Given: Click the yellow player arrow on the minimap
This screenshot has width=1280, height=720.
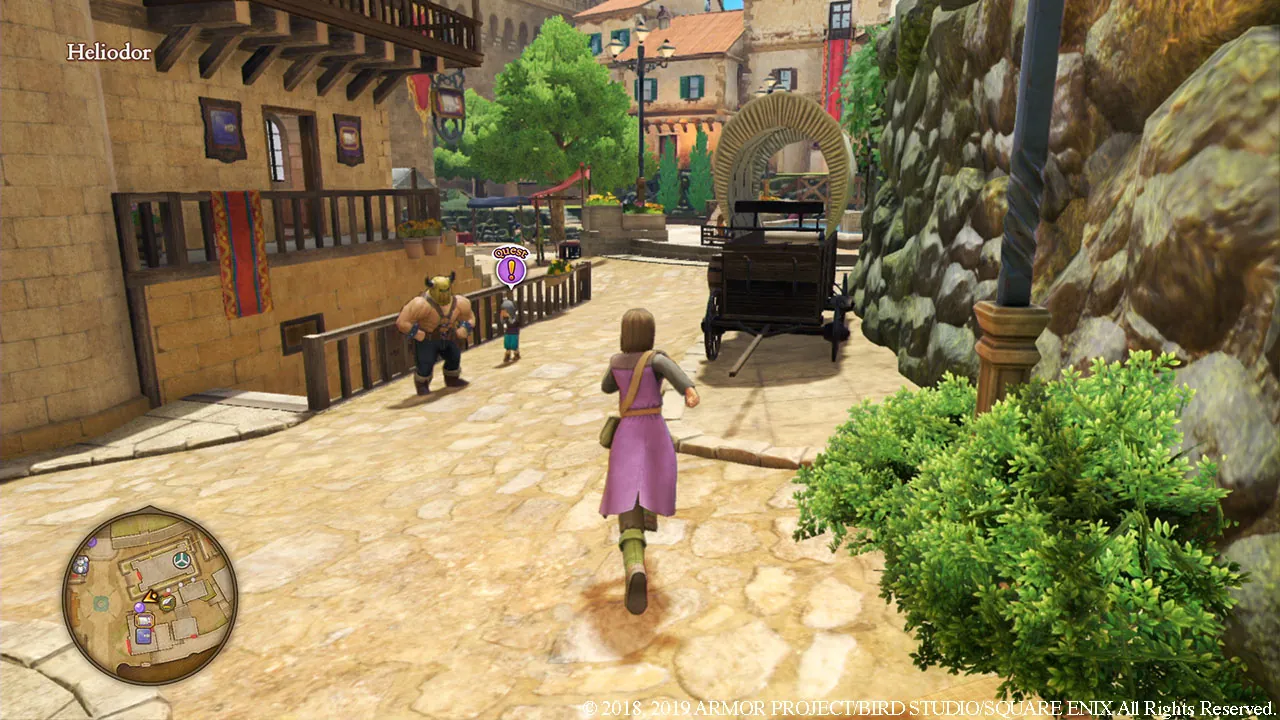Looking at the screenshot, I should 150,596.
